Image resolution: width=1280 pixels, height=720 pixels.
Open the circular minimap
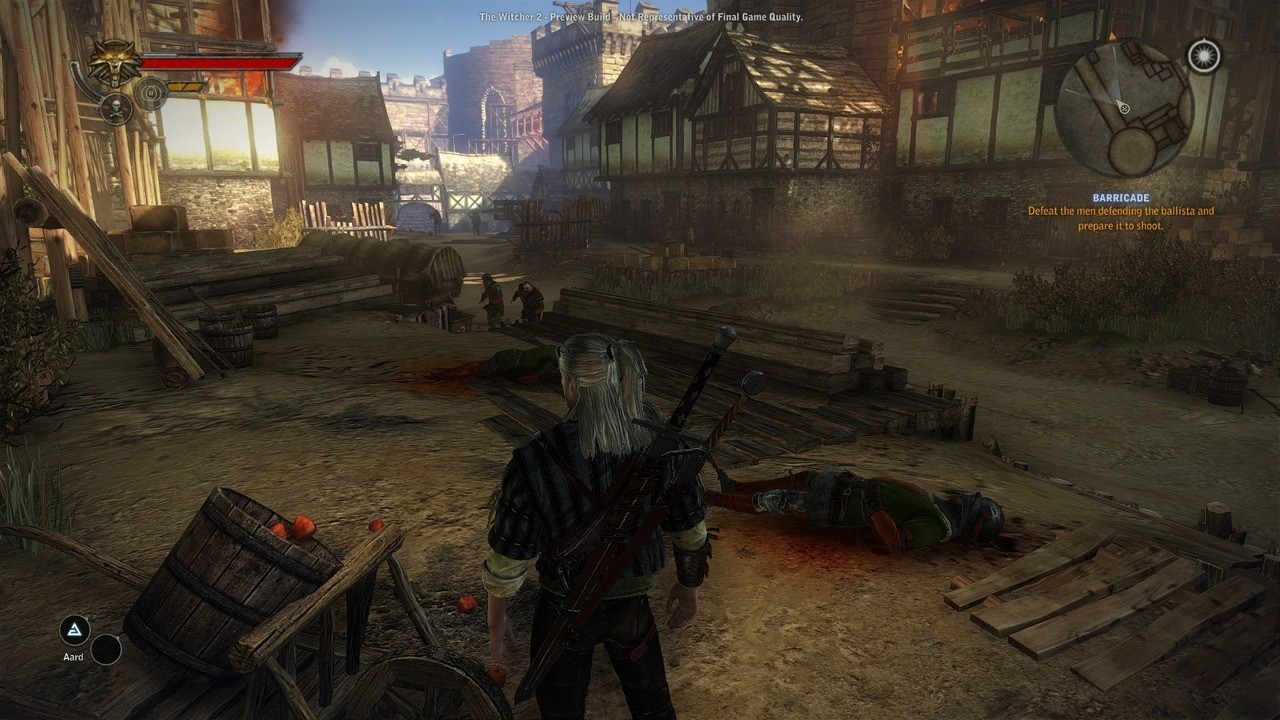pos(1123,108)
